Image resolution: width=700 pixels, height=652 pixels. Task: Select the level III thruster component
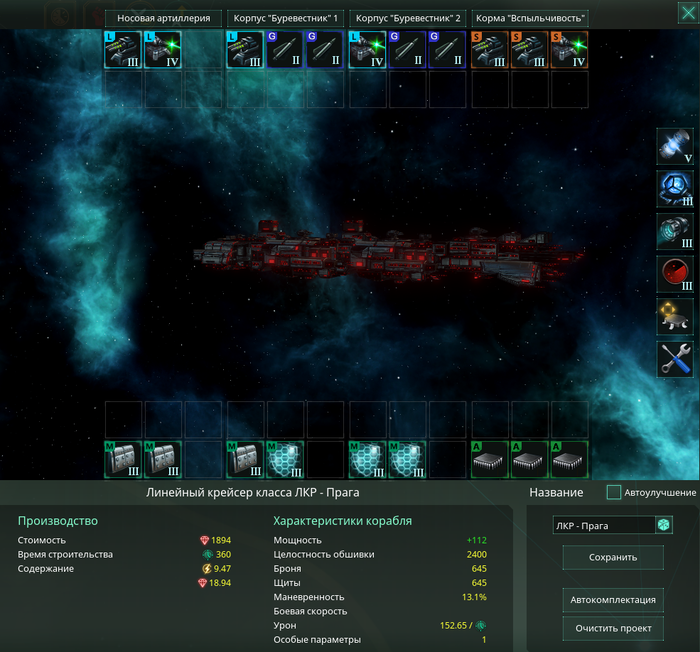click(675, 232)
